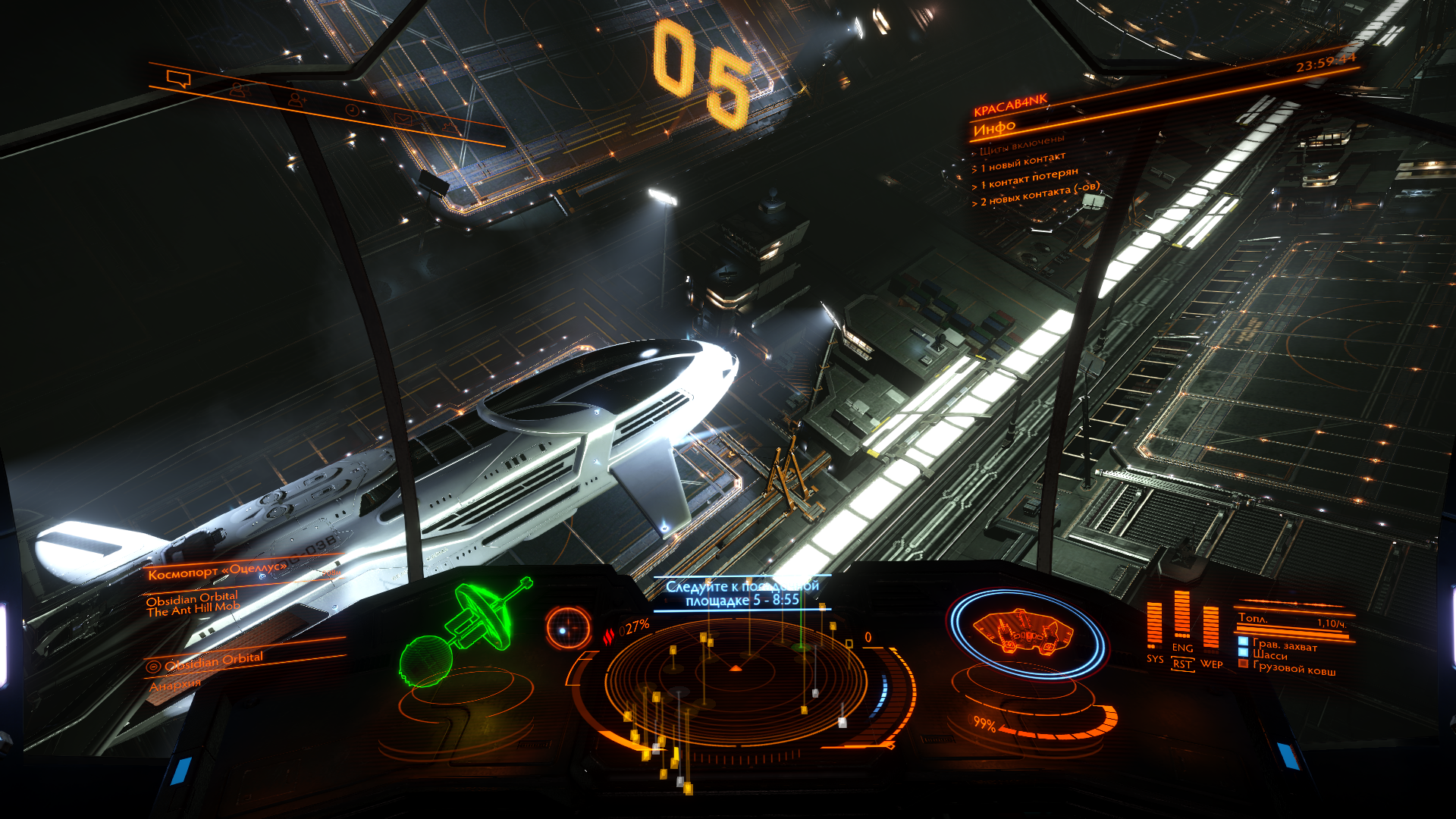Open the envelope inbox icon
The height and width of the screenshot is (819, 1456).
click(x=402, y=119)
